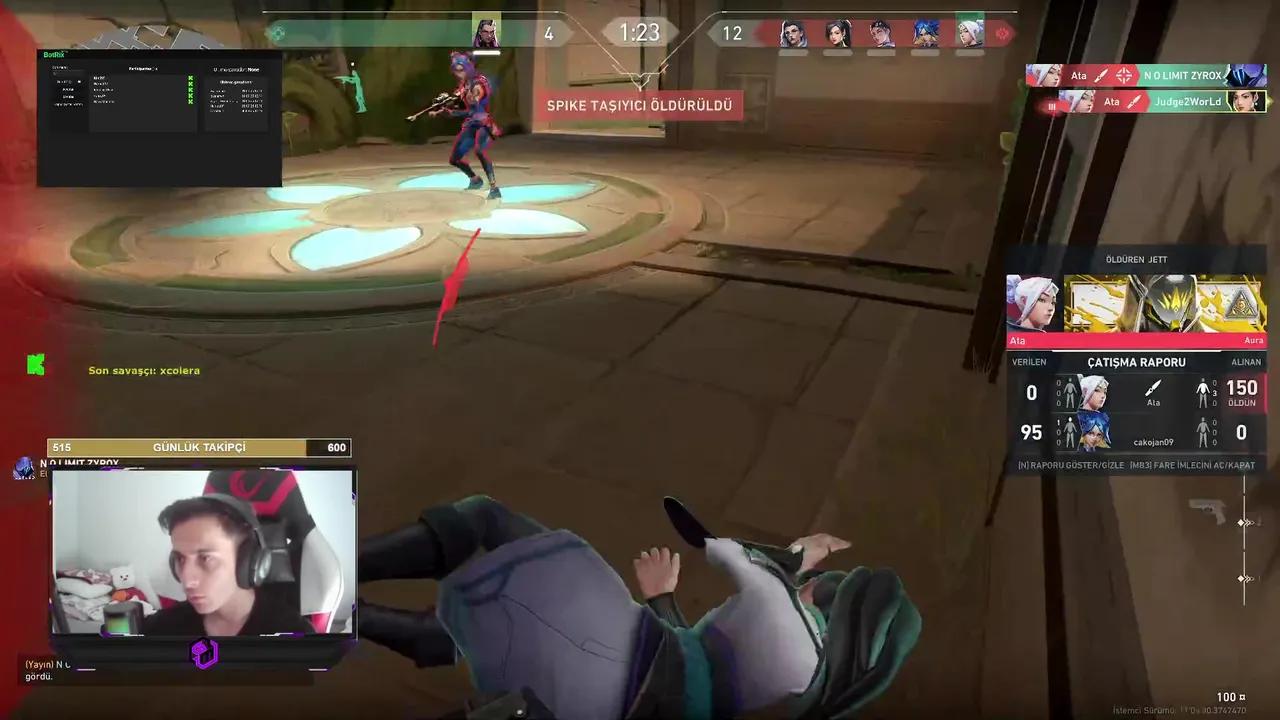The height and width of the screenshot is (720, 1280).
Task: Click the green spray icon near Son savaşçı text
Action: (36, 363)
